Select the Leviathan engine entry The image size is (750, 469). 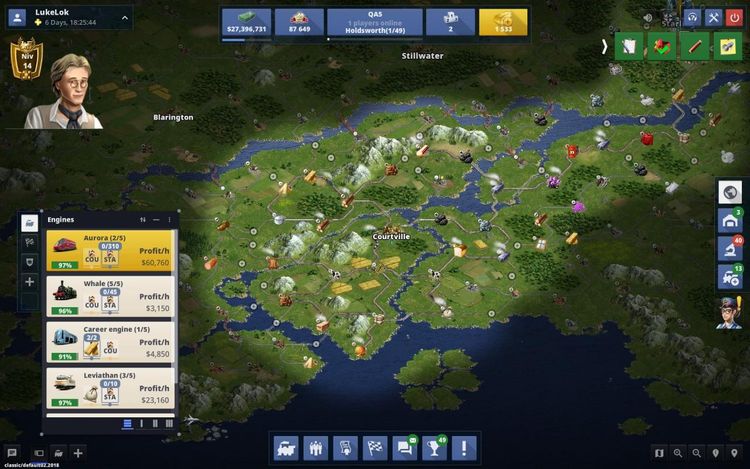[110, 388]
